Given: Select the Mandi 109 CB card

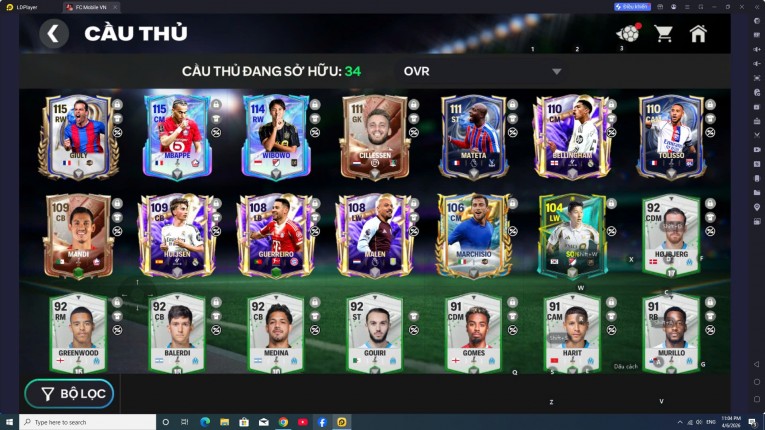Looking at the screenshot, I should pos(78,237).
